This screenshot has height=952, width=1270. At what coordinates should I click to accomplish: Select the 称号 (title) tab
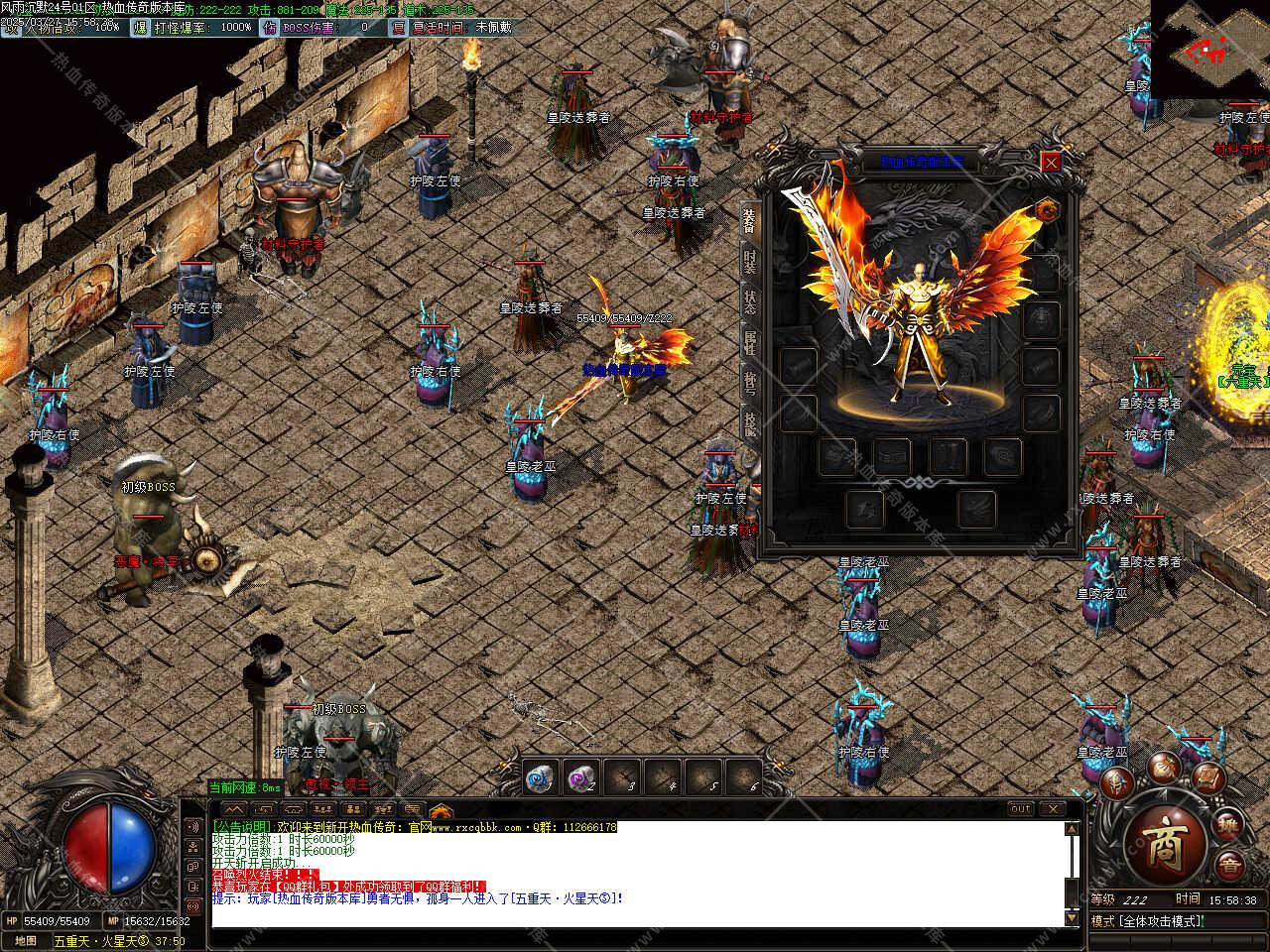pos(750,382)
